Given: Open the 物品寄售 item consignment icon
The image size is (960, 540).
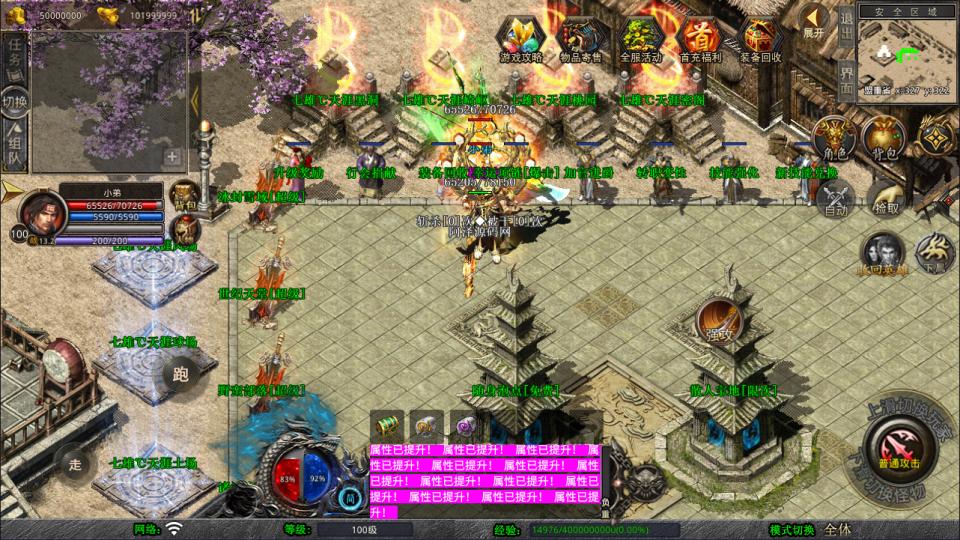Looking at the screenshot, I should [x=582, y=40].
